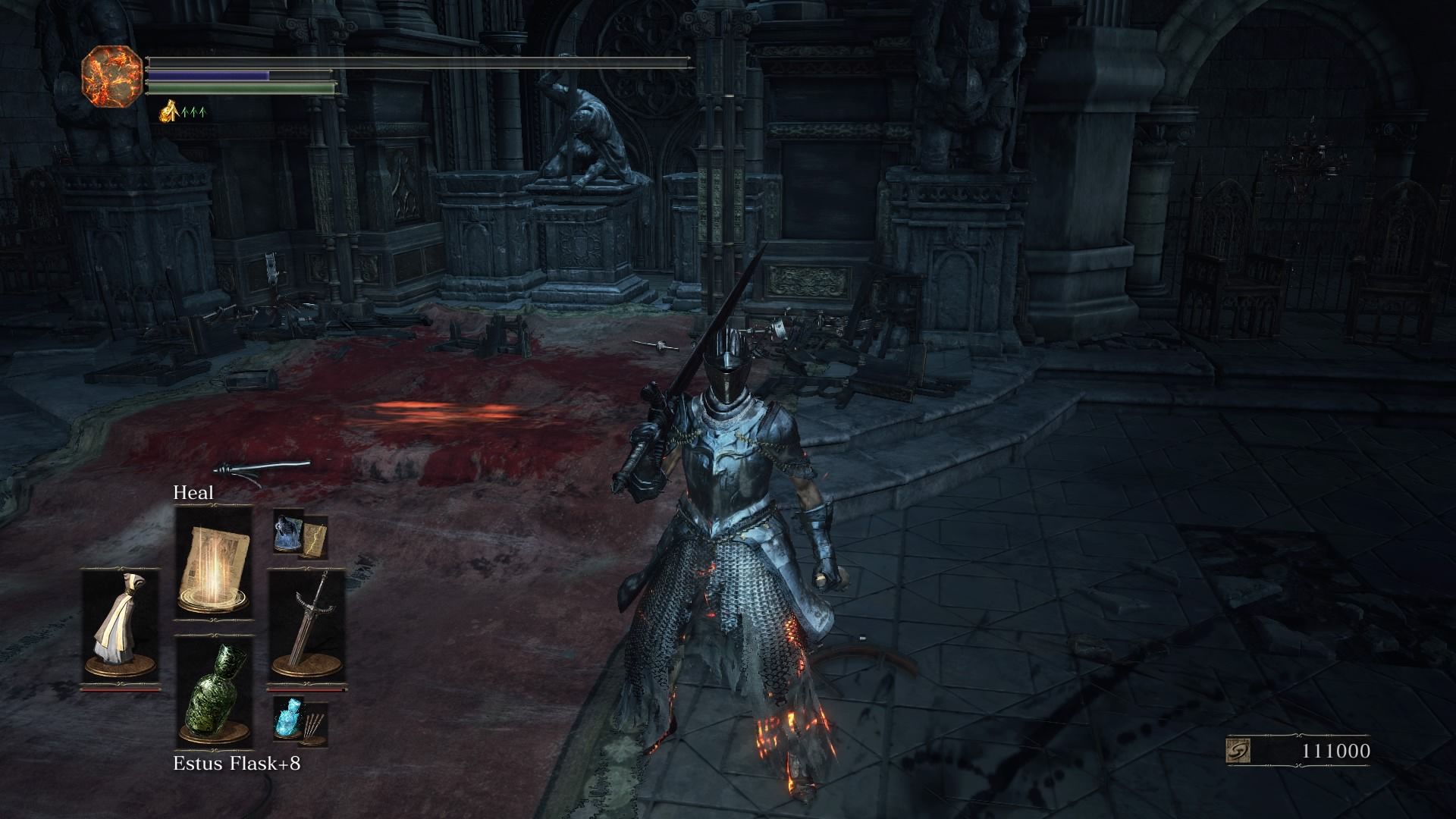Click the golden buff status icon
The height and width of the screenshot is (819, 1456).
[168, 113]
